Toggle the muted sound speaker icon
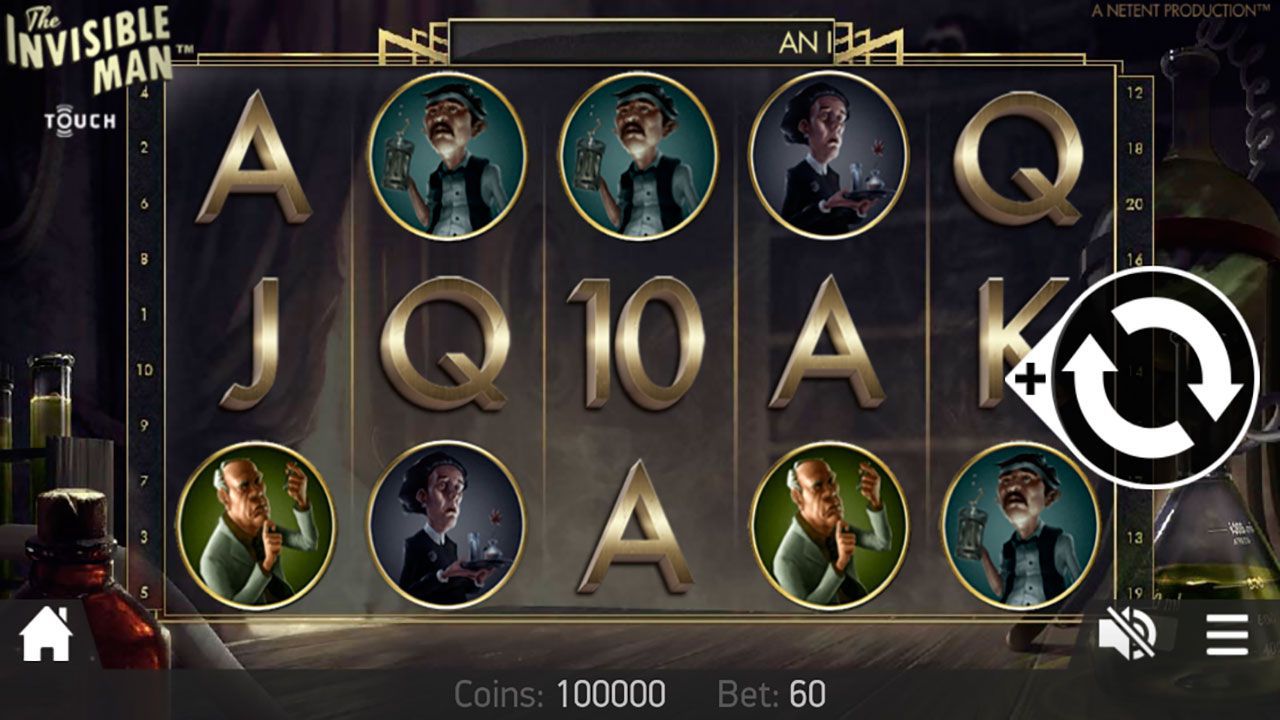The width and height of the screenshot is (1280, 720). click(1127, 634)
